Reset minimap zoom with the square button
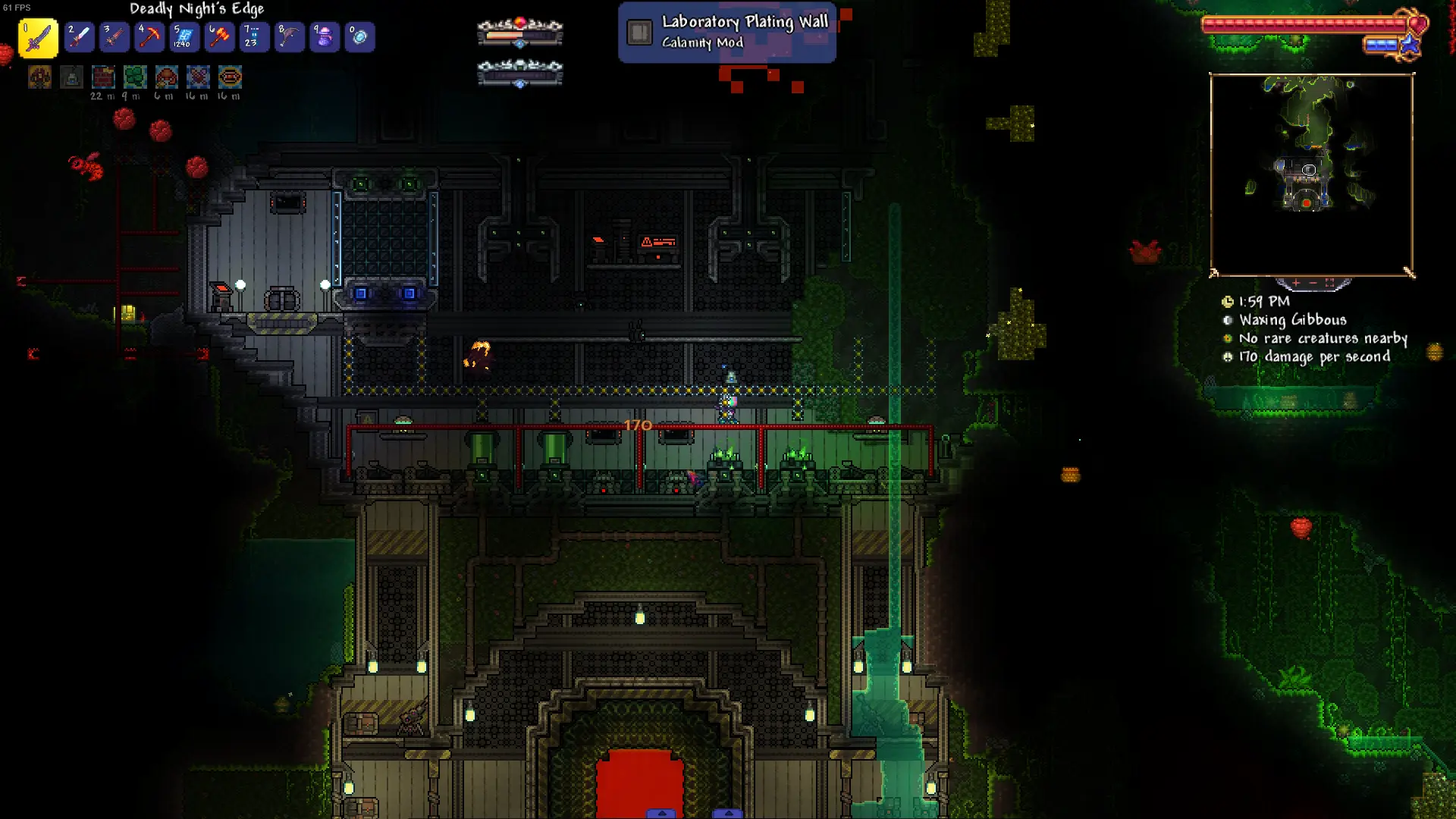1456x819 pixels. click(x=1329, y=283)
